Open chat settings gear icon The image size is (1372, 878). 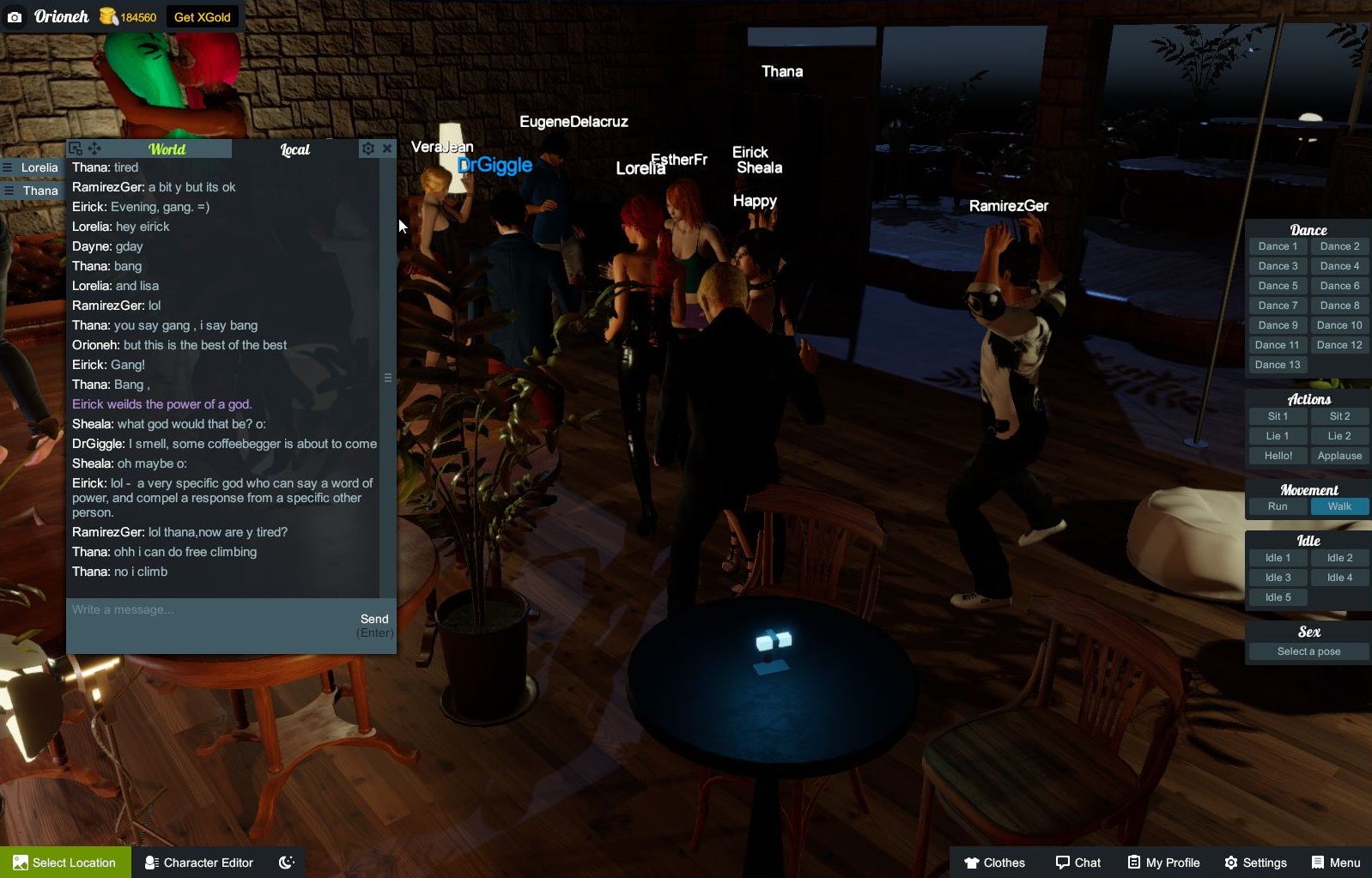click(368, 148)
